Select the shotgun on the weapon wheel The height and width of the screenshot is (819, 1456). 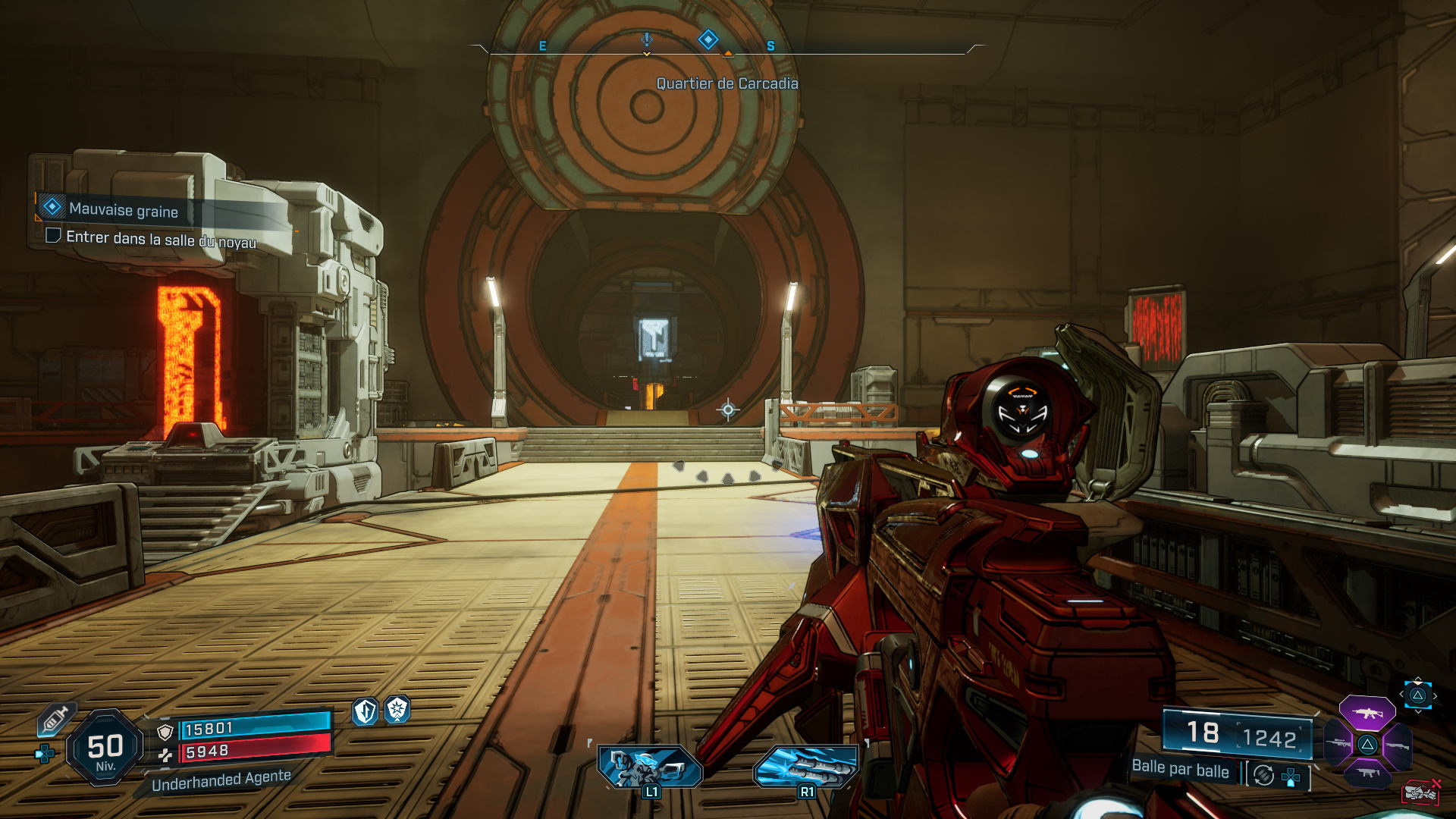[x=1398, y=745]
